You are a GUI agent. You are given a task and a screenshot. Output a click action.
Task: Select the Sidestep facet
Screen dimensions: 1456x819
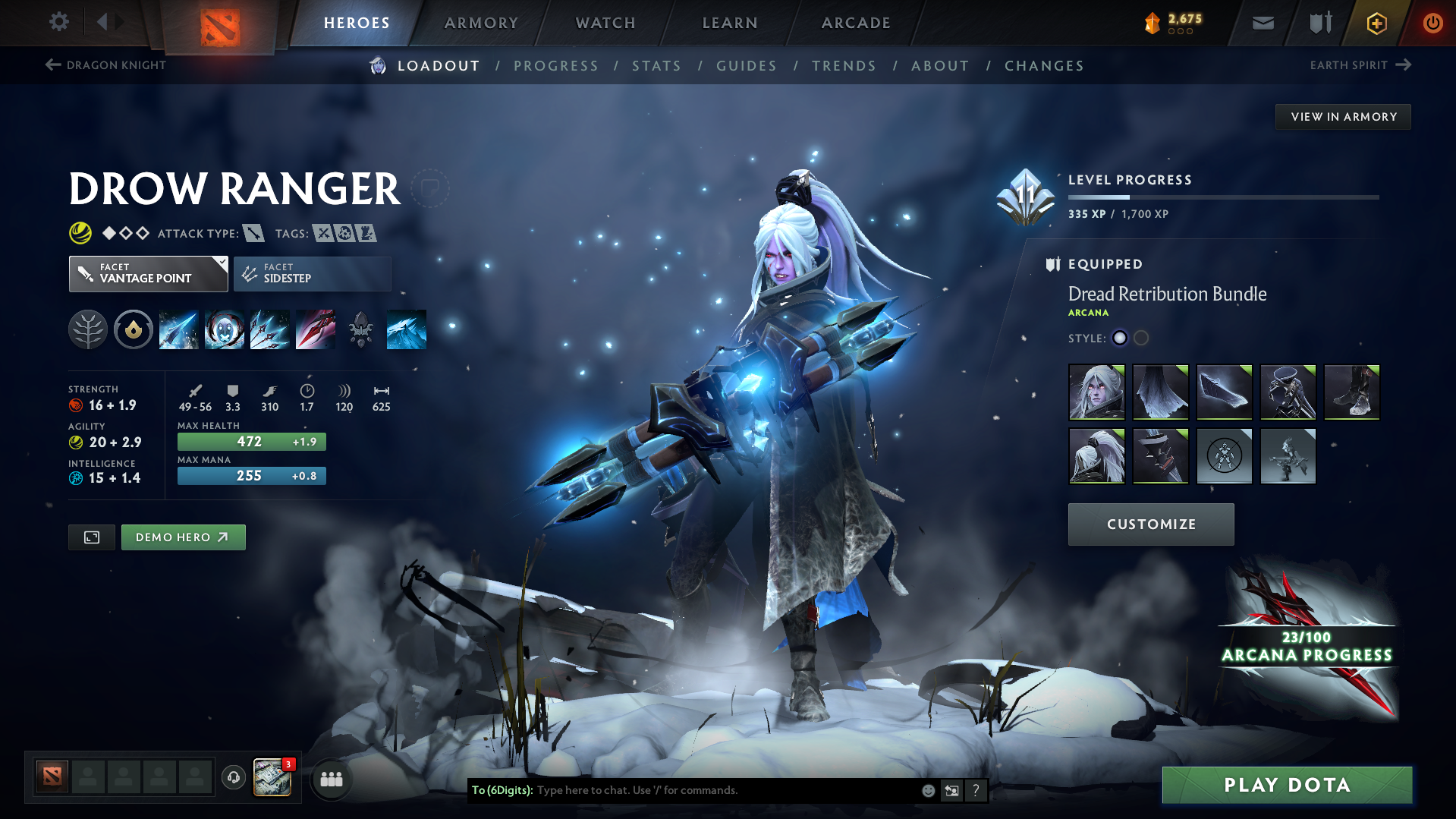(x=312, y=273)
